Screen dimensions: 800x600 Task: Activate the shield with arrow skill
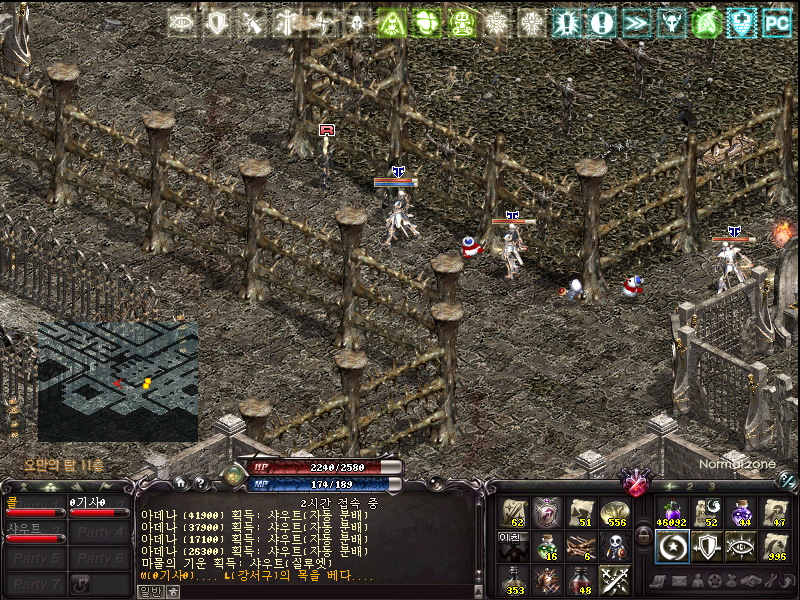706,546
